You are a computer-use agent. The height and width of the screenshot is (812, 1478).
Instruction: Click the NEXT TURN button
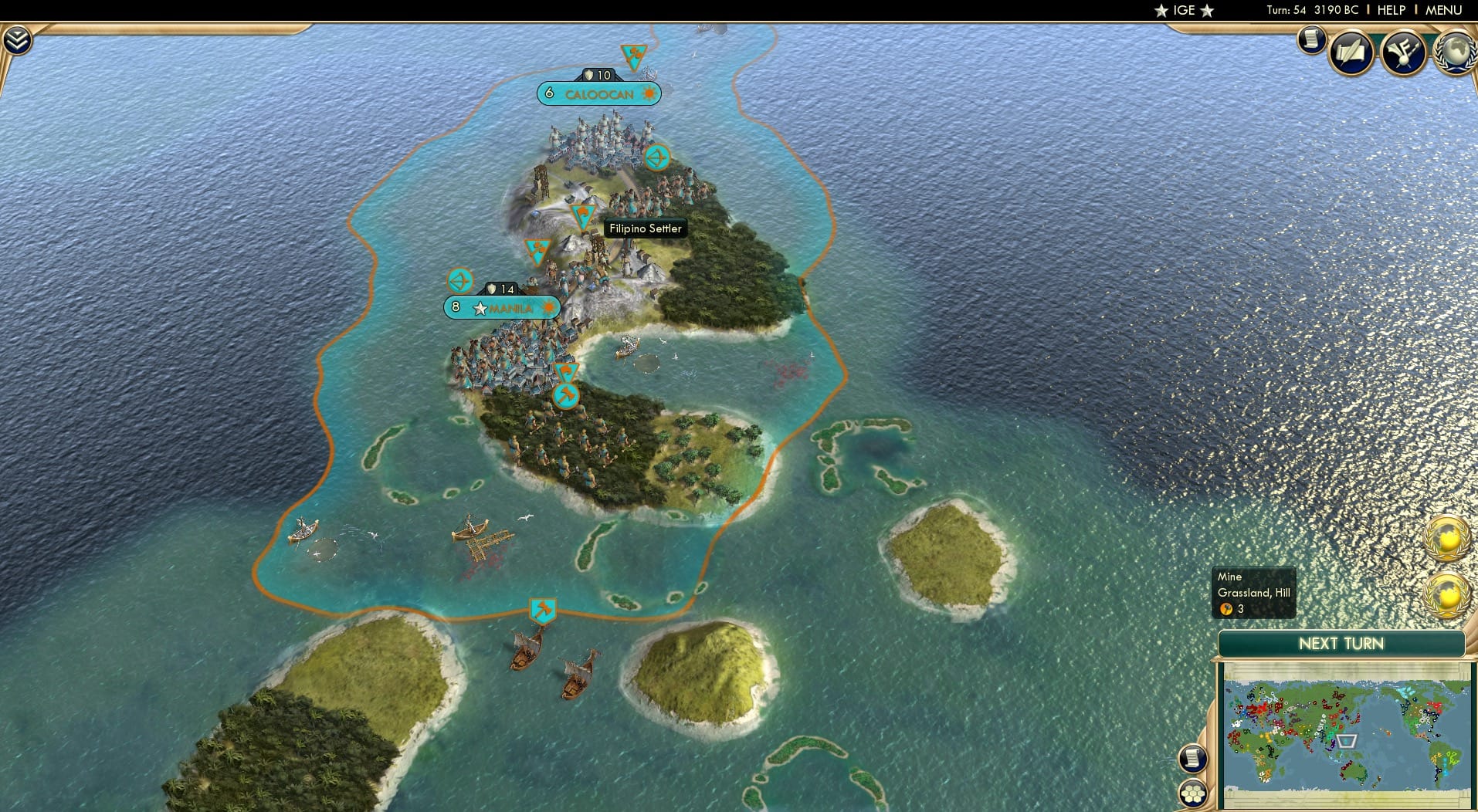[1340, 644]
